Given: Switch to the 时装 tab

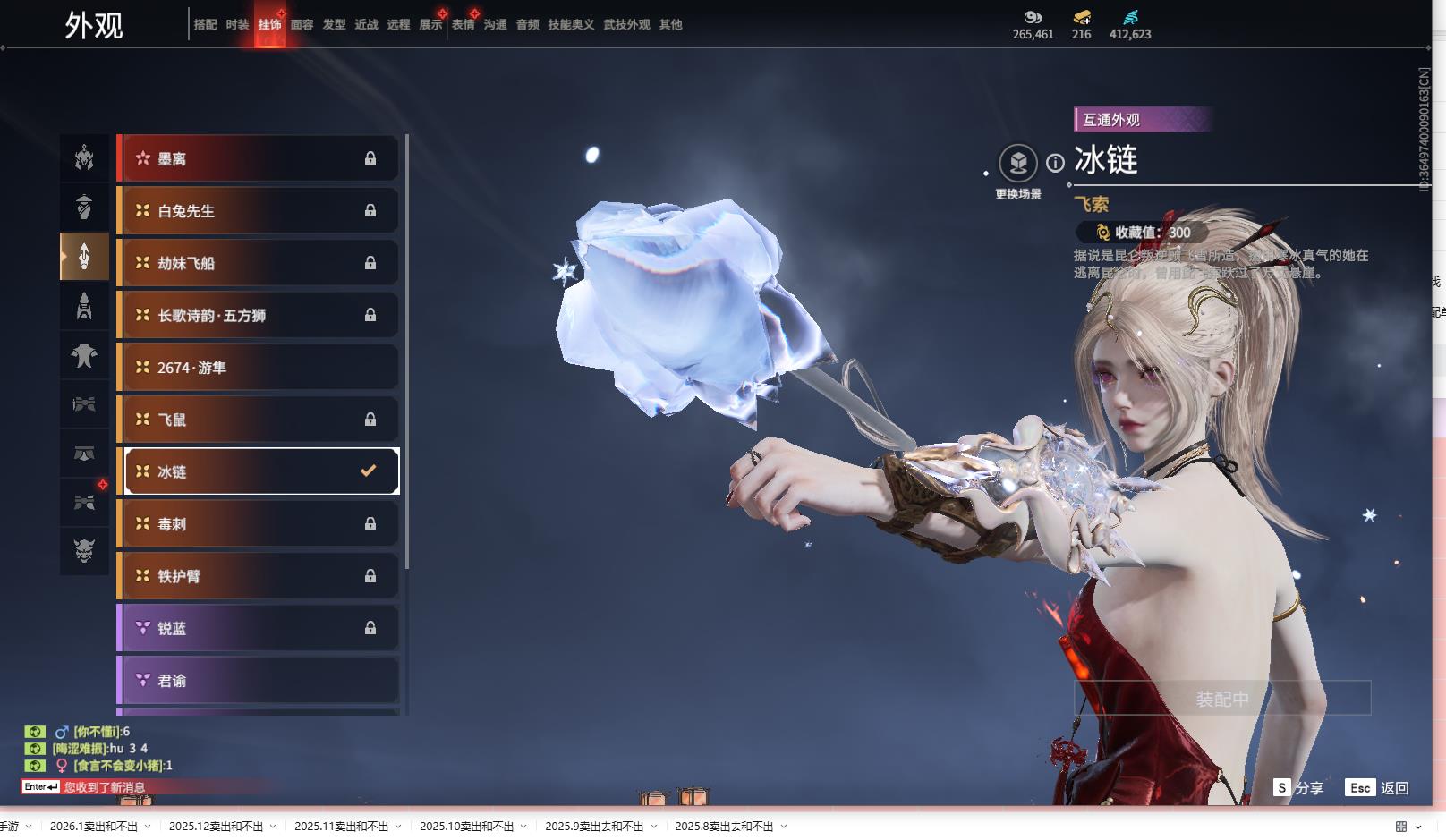Looking at the screenshot, I should coord(237,25).
